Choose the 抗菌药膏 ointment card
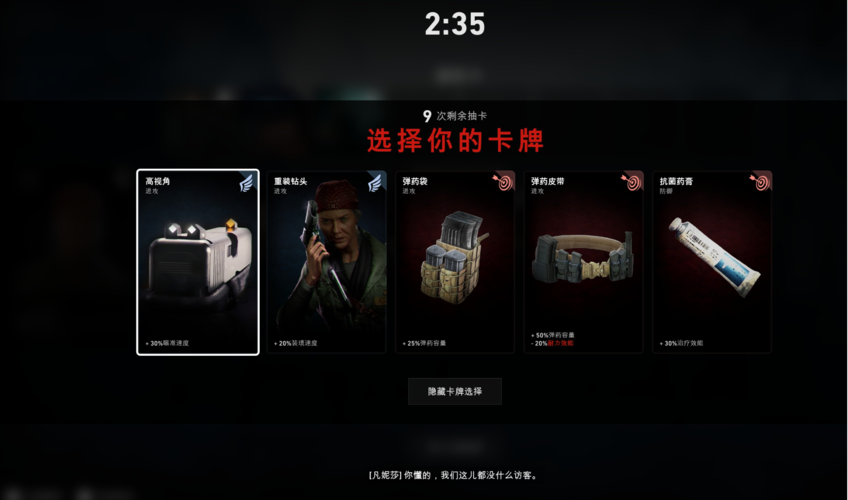Image resolution: width=848 pixels, height=500 pixels. pos(712,262)
